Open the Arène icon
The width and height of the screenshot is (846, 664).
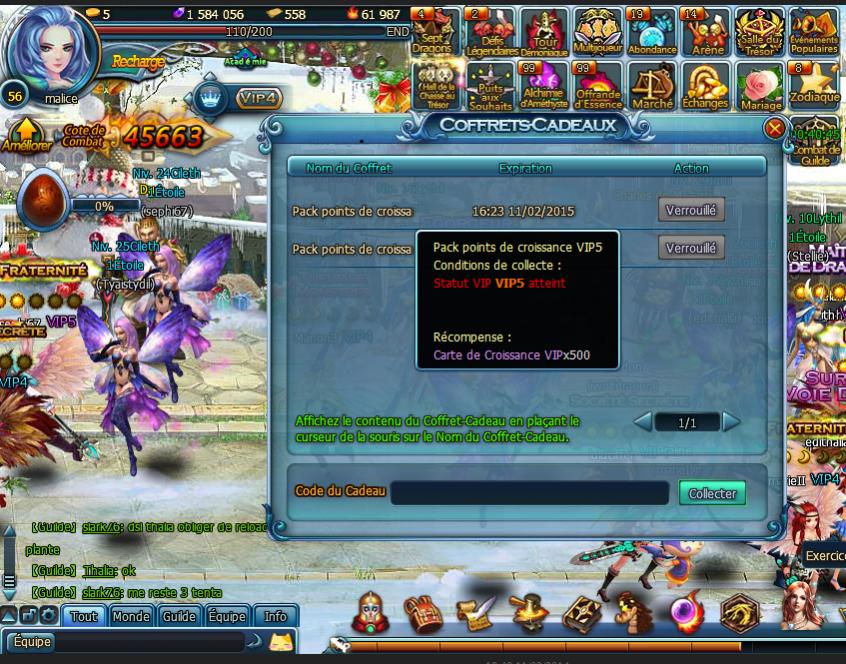[706, 33]
